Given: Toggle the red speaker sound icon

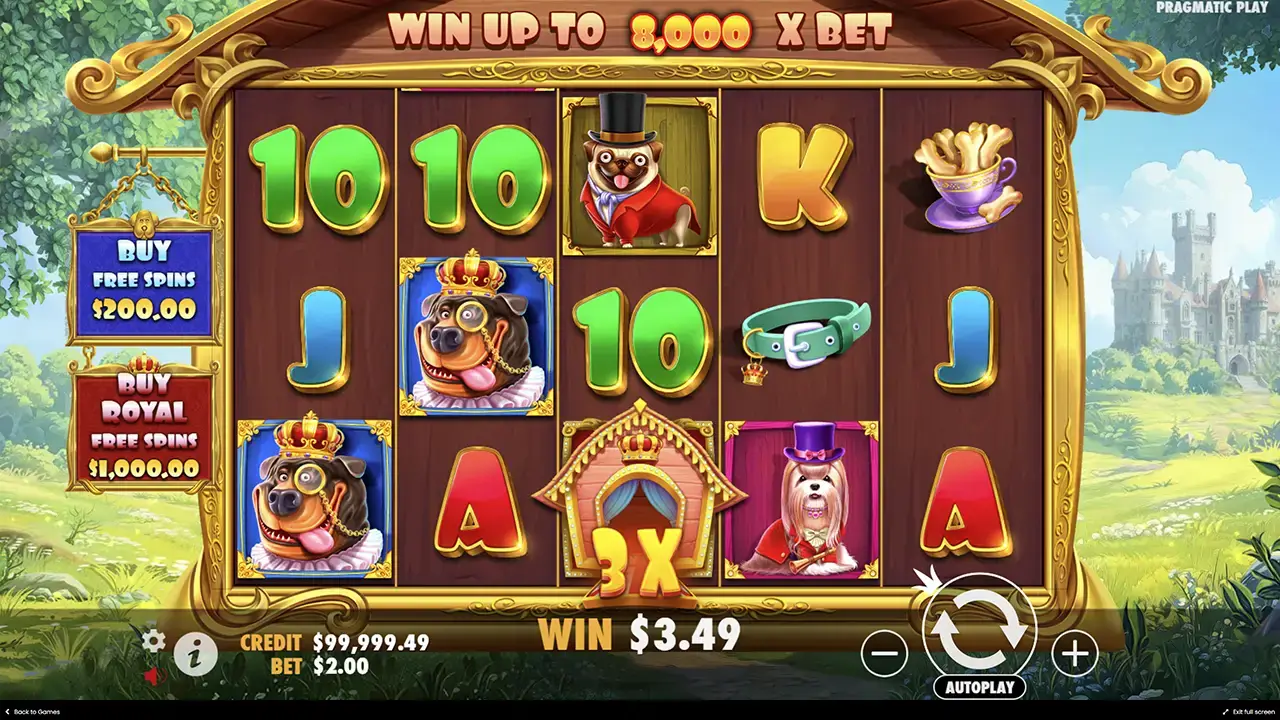Looking at the screenshot, I should 152,677.
